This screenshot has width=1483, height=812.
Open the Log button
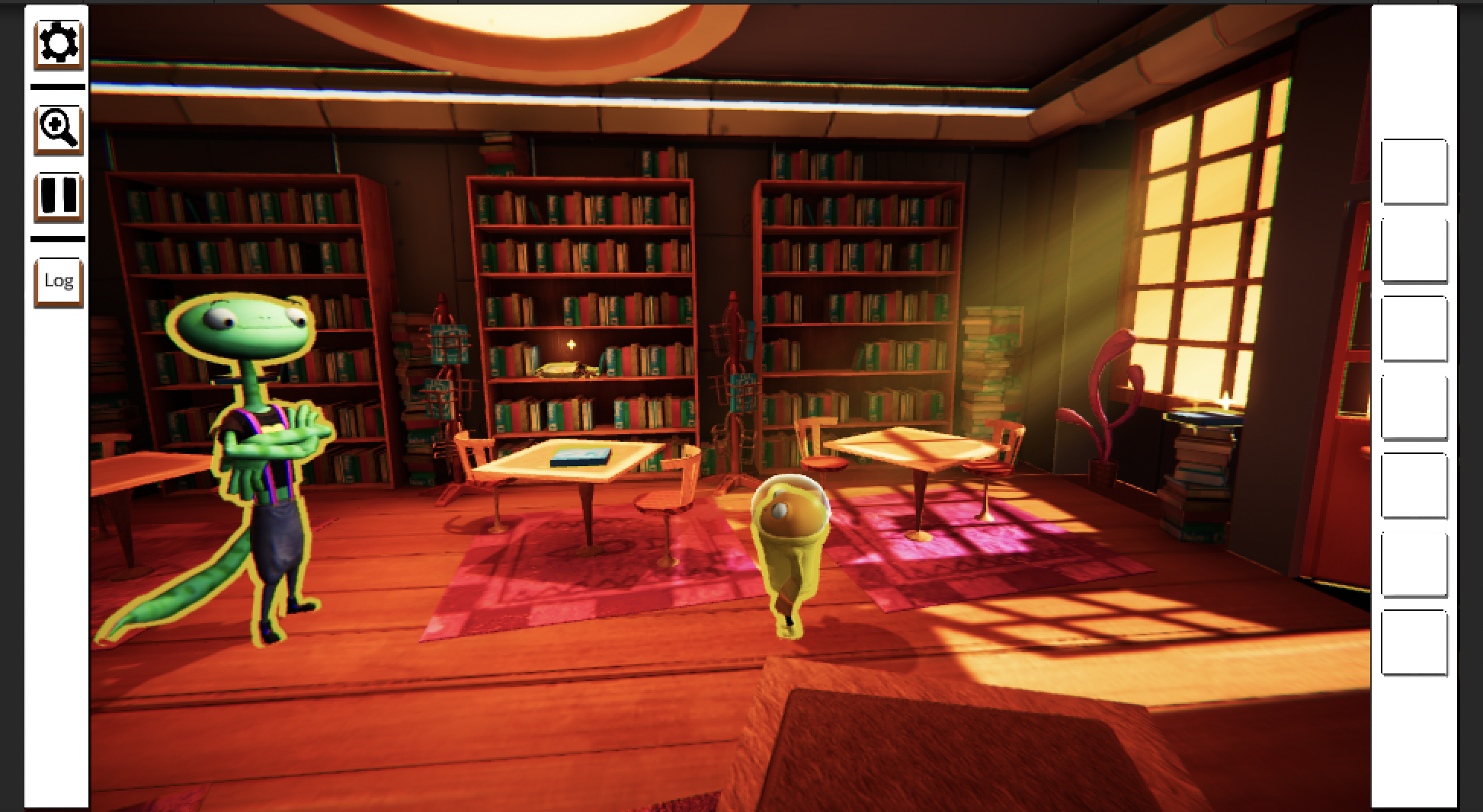[58, 281]
